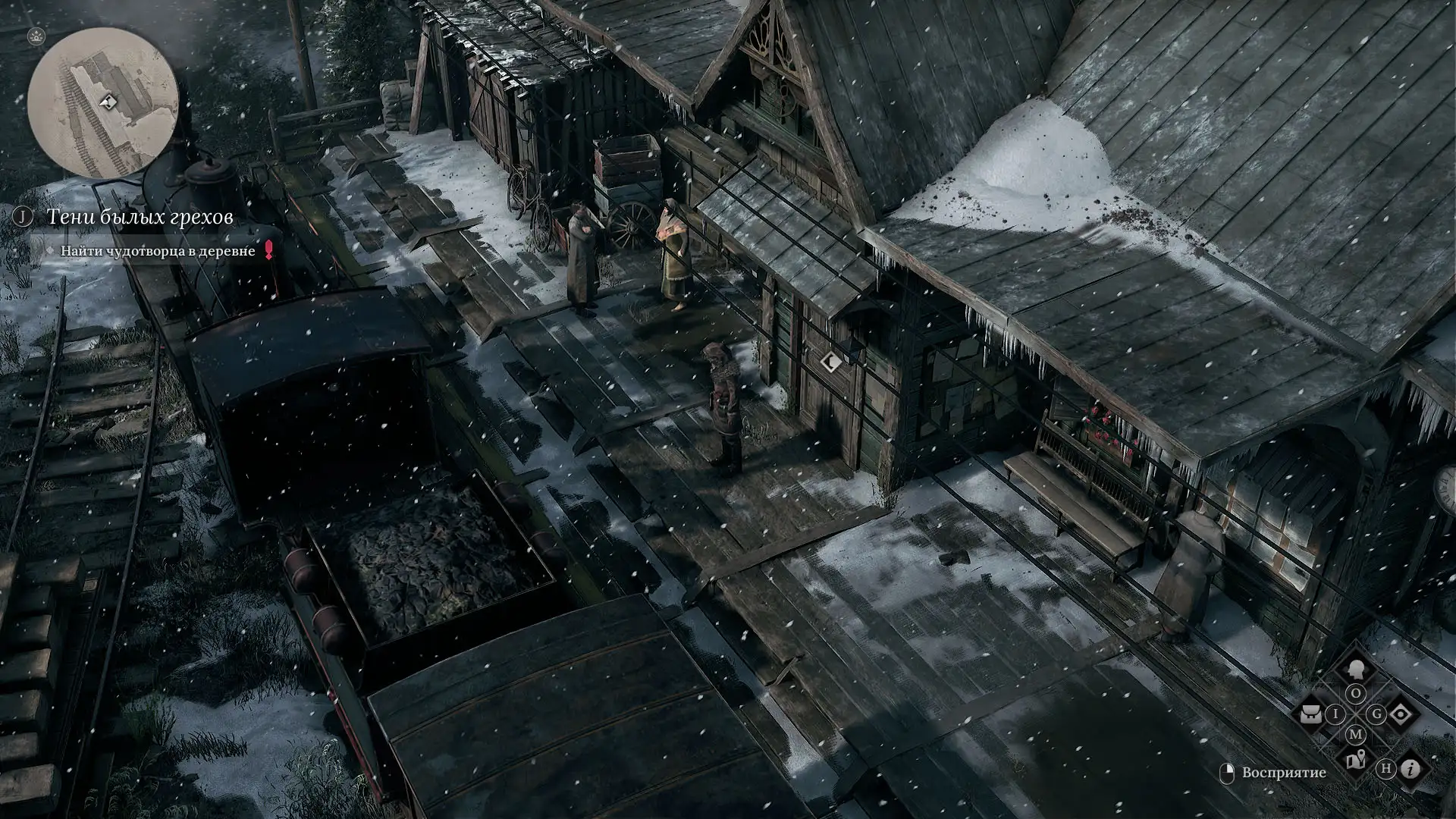Open the inventory bag icon

(x=1311, y=714)
